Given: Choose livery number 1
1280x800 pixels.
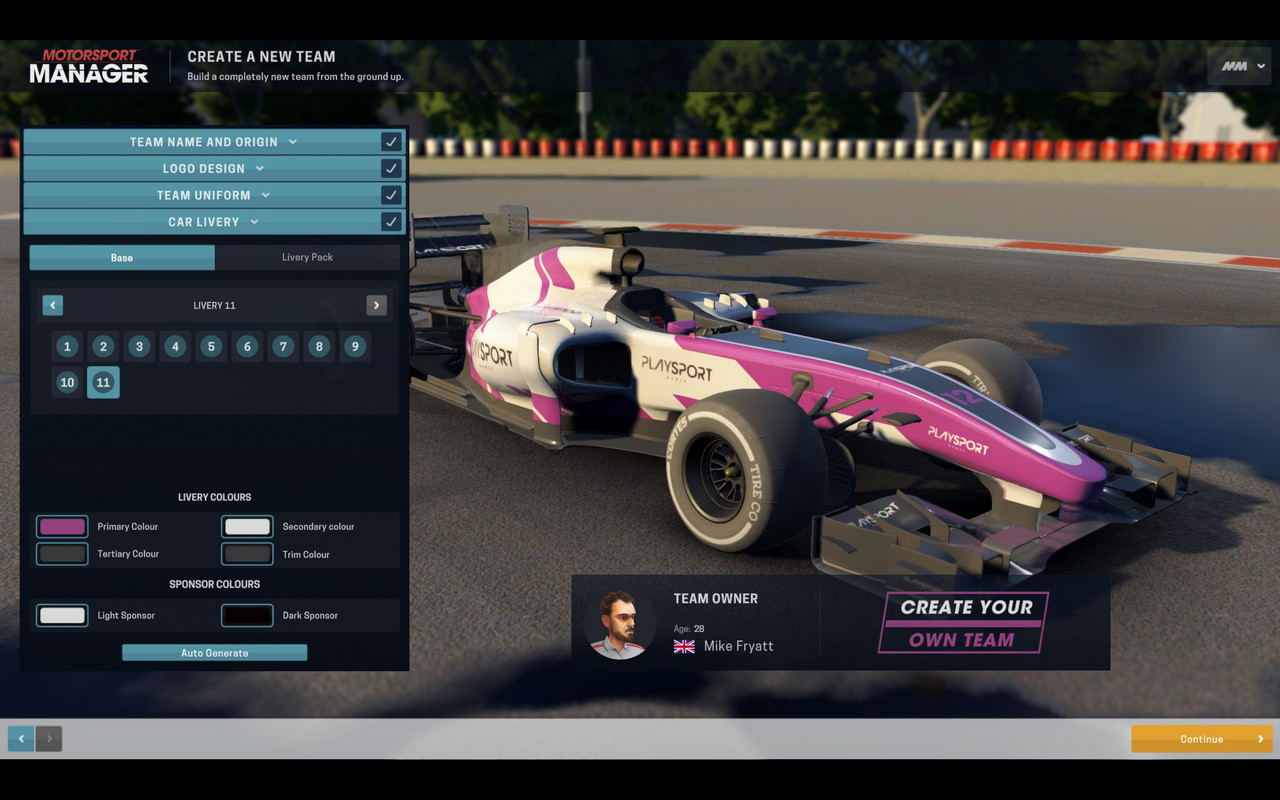Looking at the screenshot, I should point(67,347).
